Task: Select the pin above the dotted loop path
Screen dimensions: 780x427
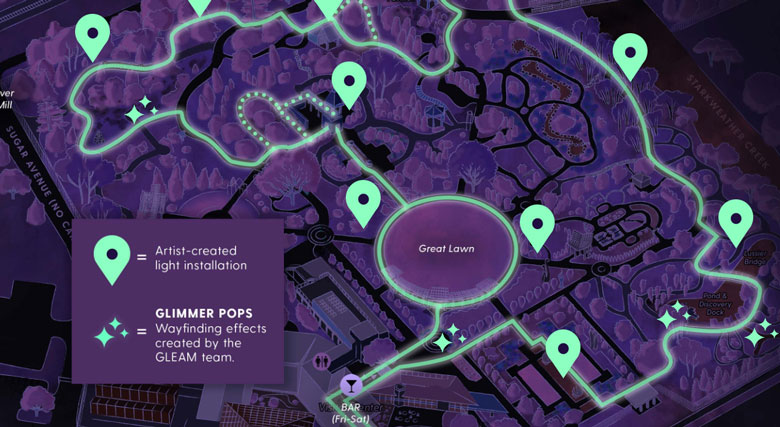Action: (x=348, y=81)
